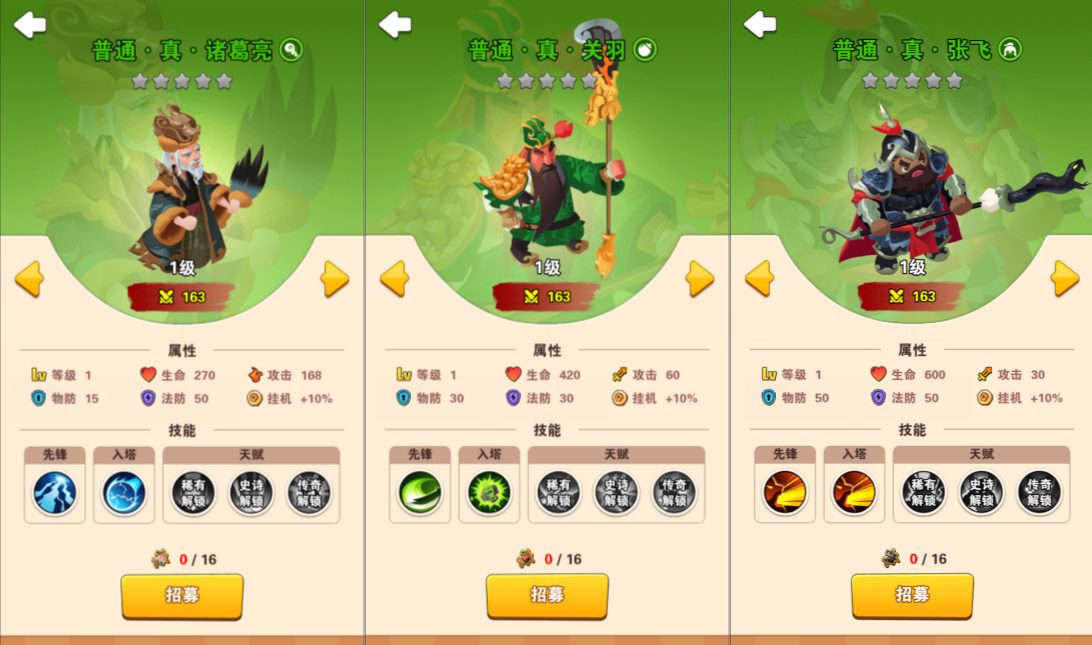Tap Zhuge Liang's locked 稀有解锁 talent
The height and width of the screenshot is (645, 1092).
[193, 493]
